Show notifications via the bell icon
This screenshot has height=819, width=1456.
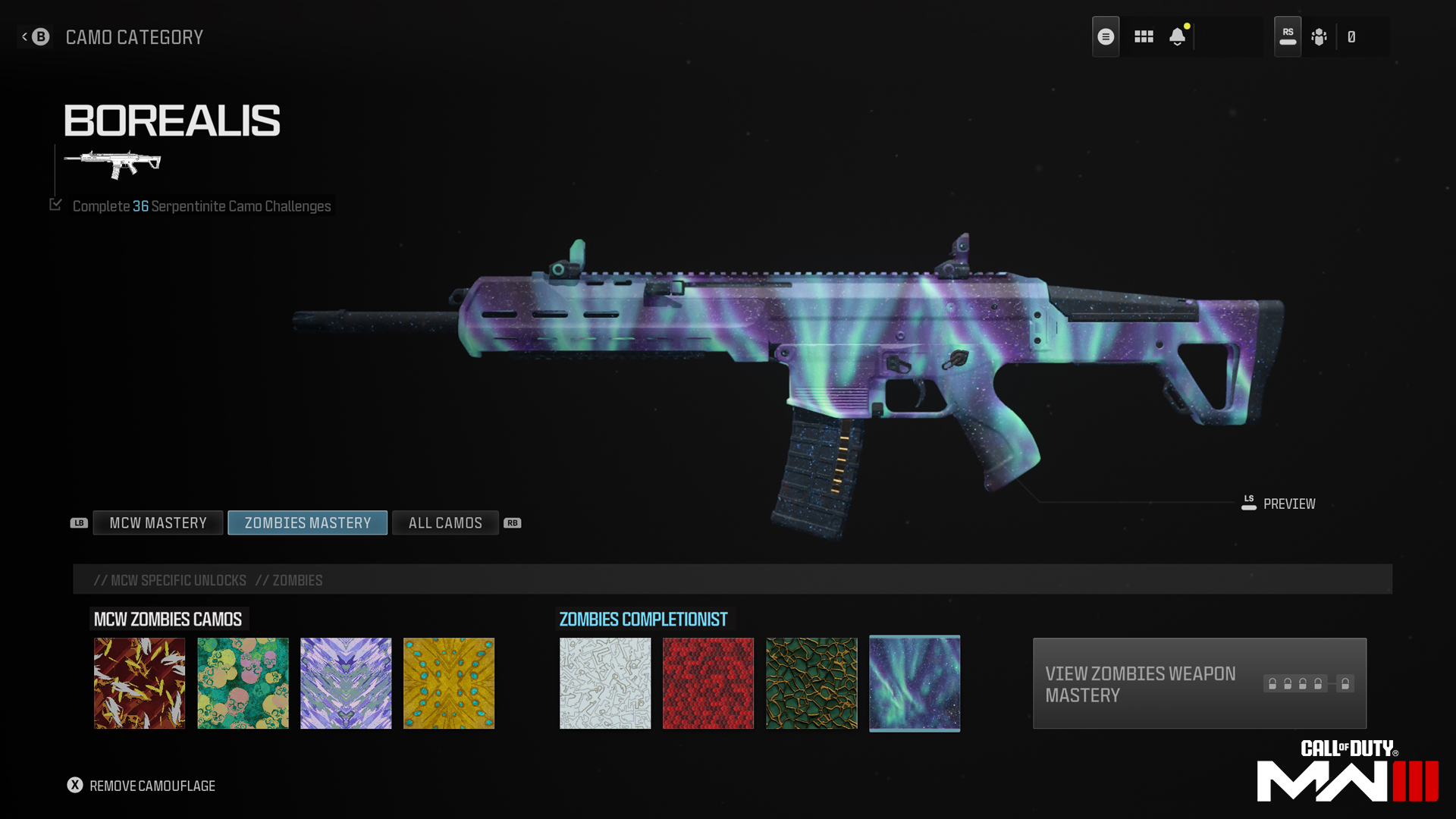tap(1177, 36)
